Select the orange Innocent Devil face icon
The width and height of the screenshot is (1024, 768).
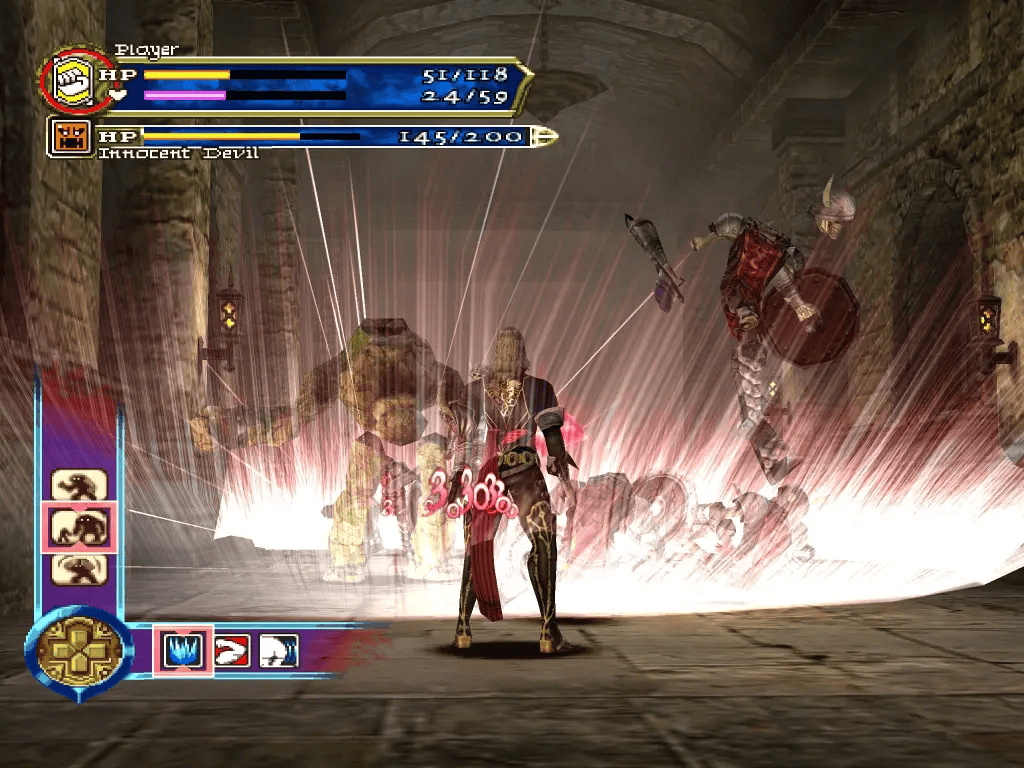72,137
